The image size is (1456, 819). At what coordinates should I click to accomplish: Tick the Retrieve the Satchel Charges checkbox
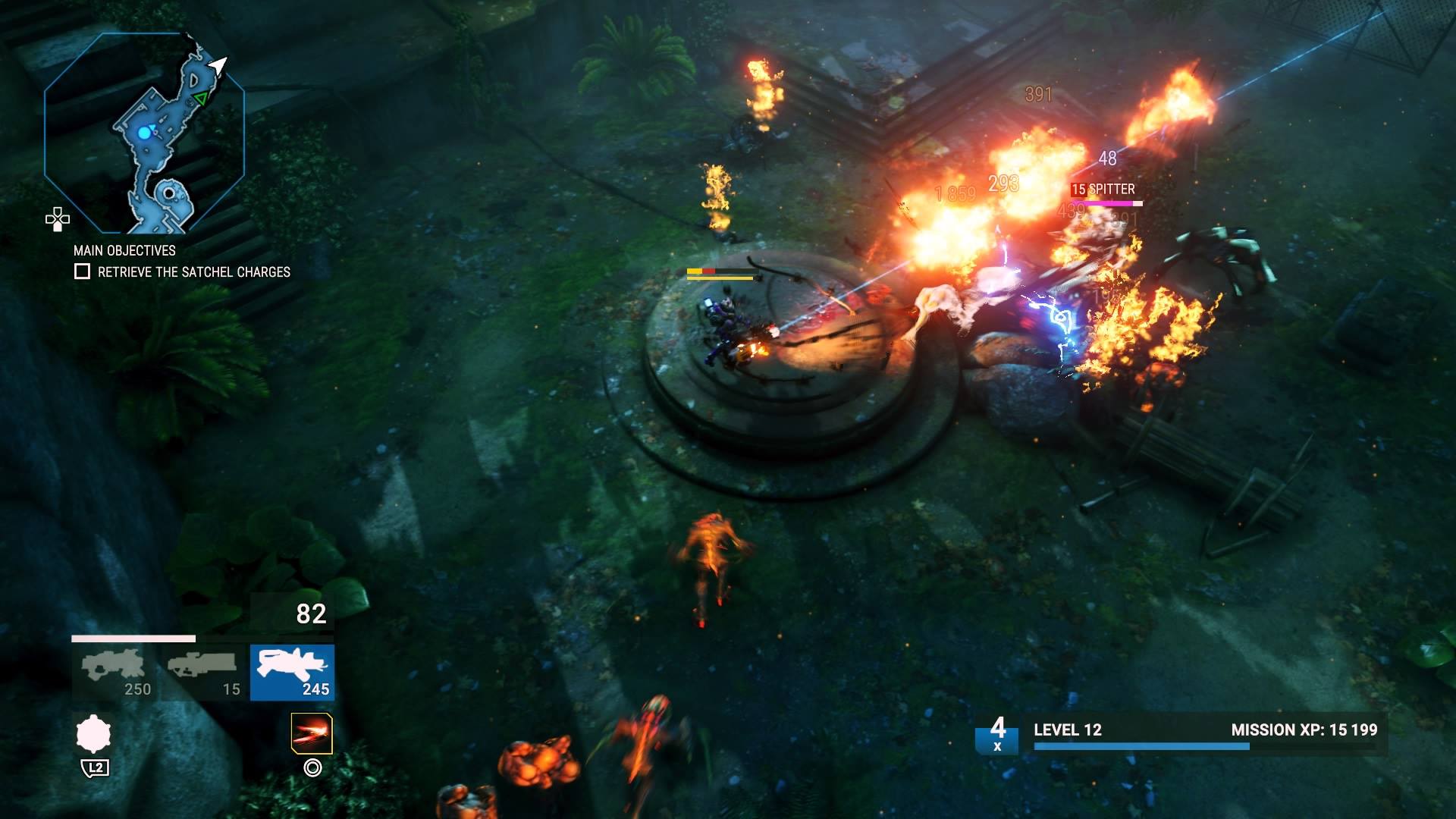(x=83, y=271)
